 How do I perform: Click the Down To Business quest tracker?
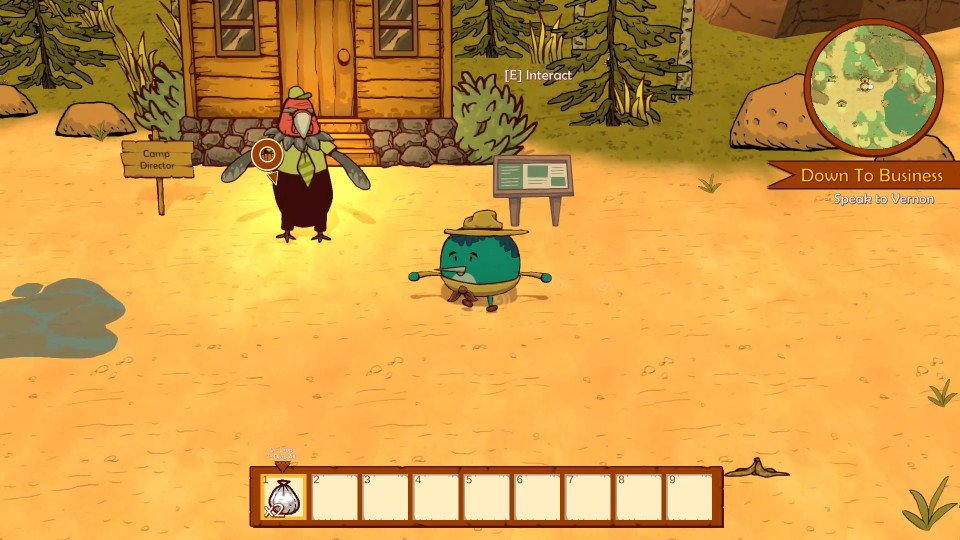[x=871, y=176]
